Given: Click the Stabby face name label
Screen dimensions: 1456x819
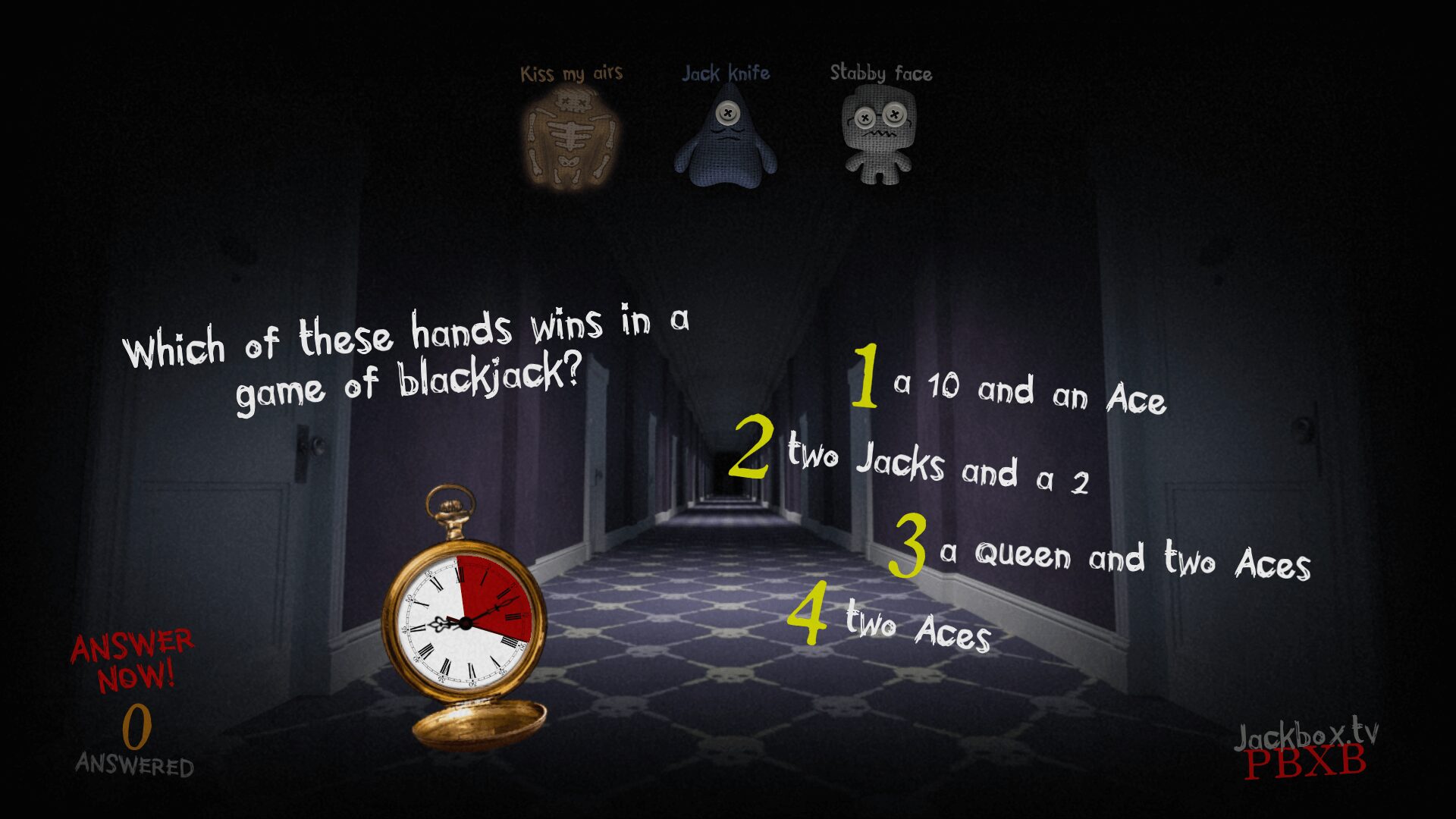Looking at the screenshot, I should [x=881, y=74].
